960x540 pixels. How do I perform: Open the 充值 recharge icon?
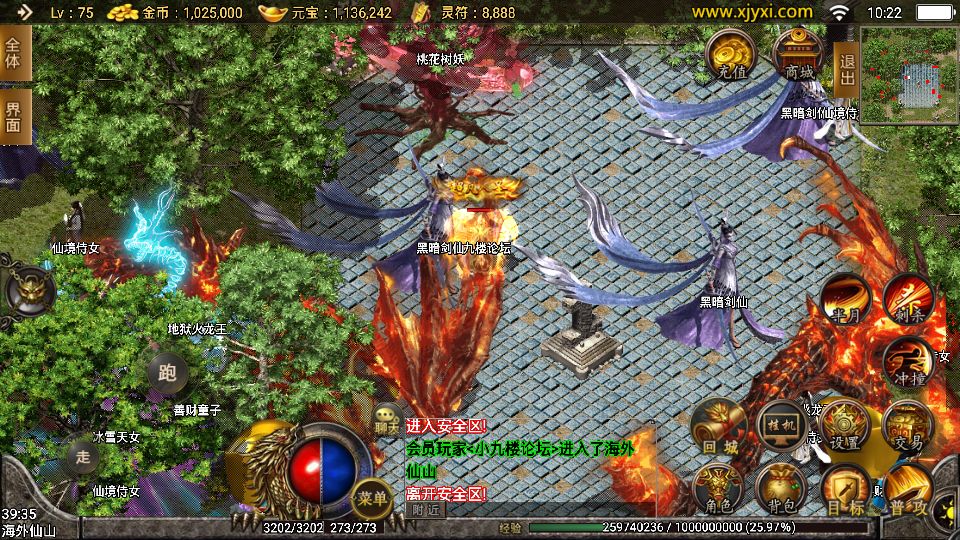730,54
